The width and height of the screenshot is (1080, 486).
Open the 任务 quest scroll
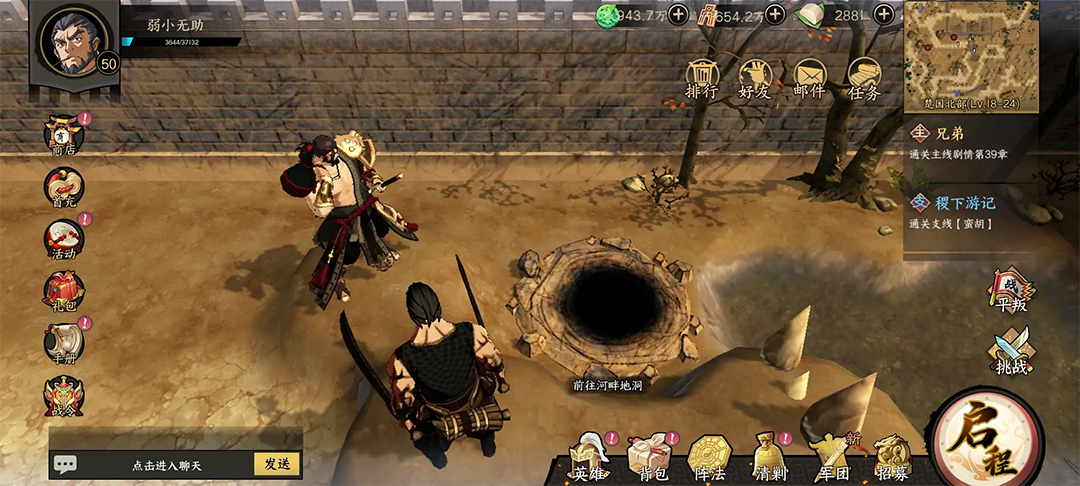pos(864,78)
